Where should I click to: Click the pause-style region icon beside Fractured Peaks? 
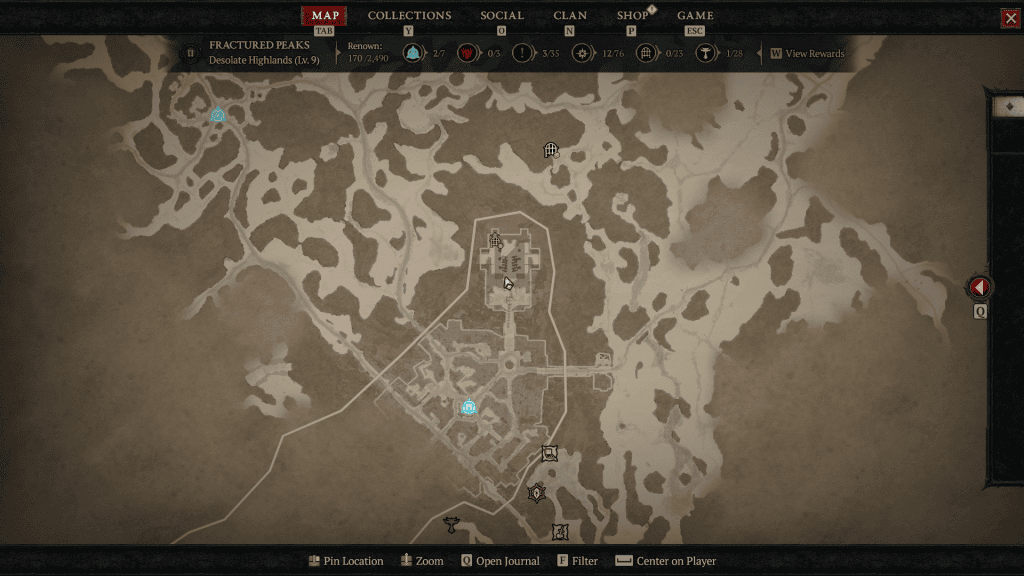pyautogui.click(x=191, y=53)
